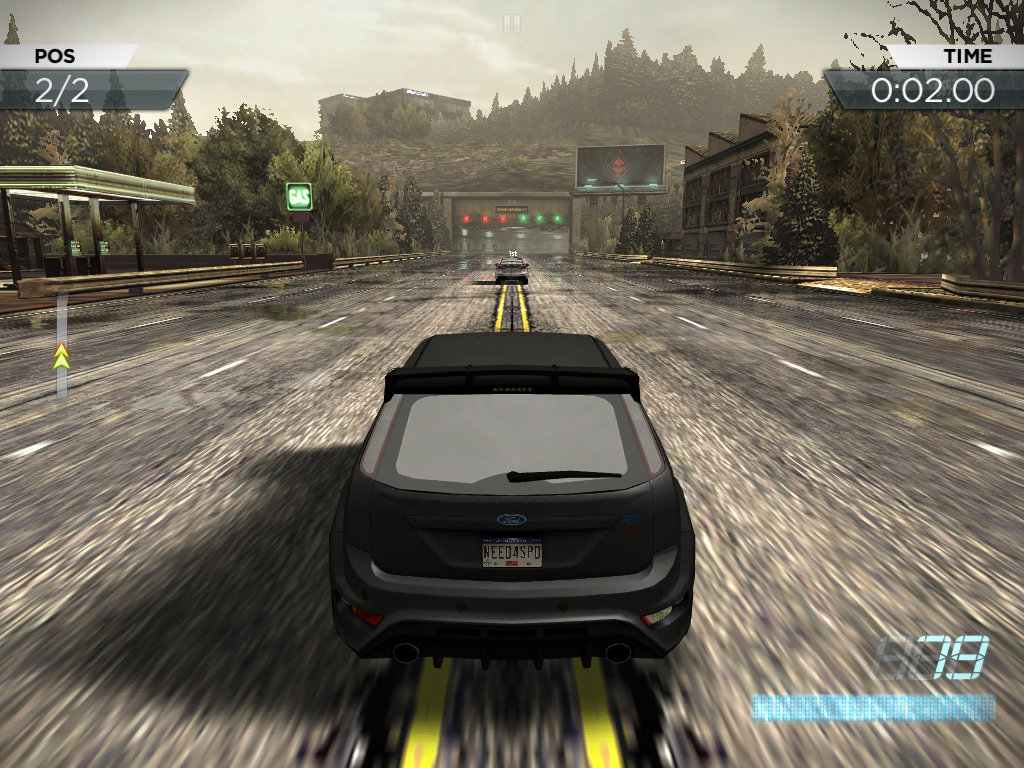This screenshot has height=768, width=1024.
Task: Pause the race with the pause icon
Action: (x=511, y=23)
